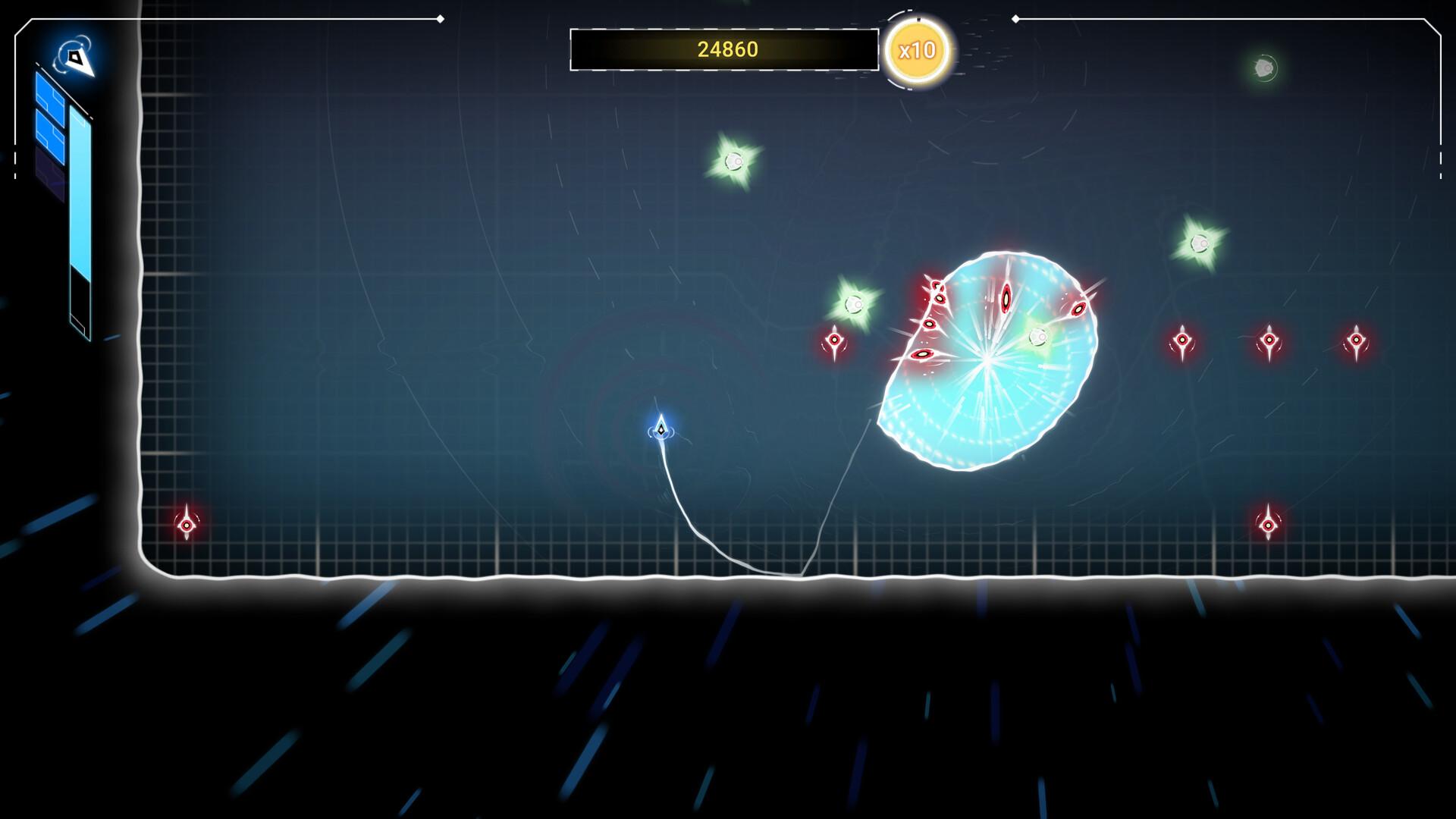Screen dimensions: 1456x819
Task: Select the red eye enemy at the bubble's top
Action: click(x=1006, y=298)
